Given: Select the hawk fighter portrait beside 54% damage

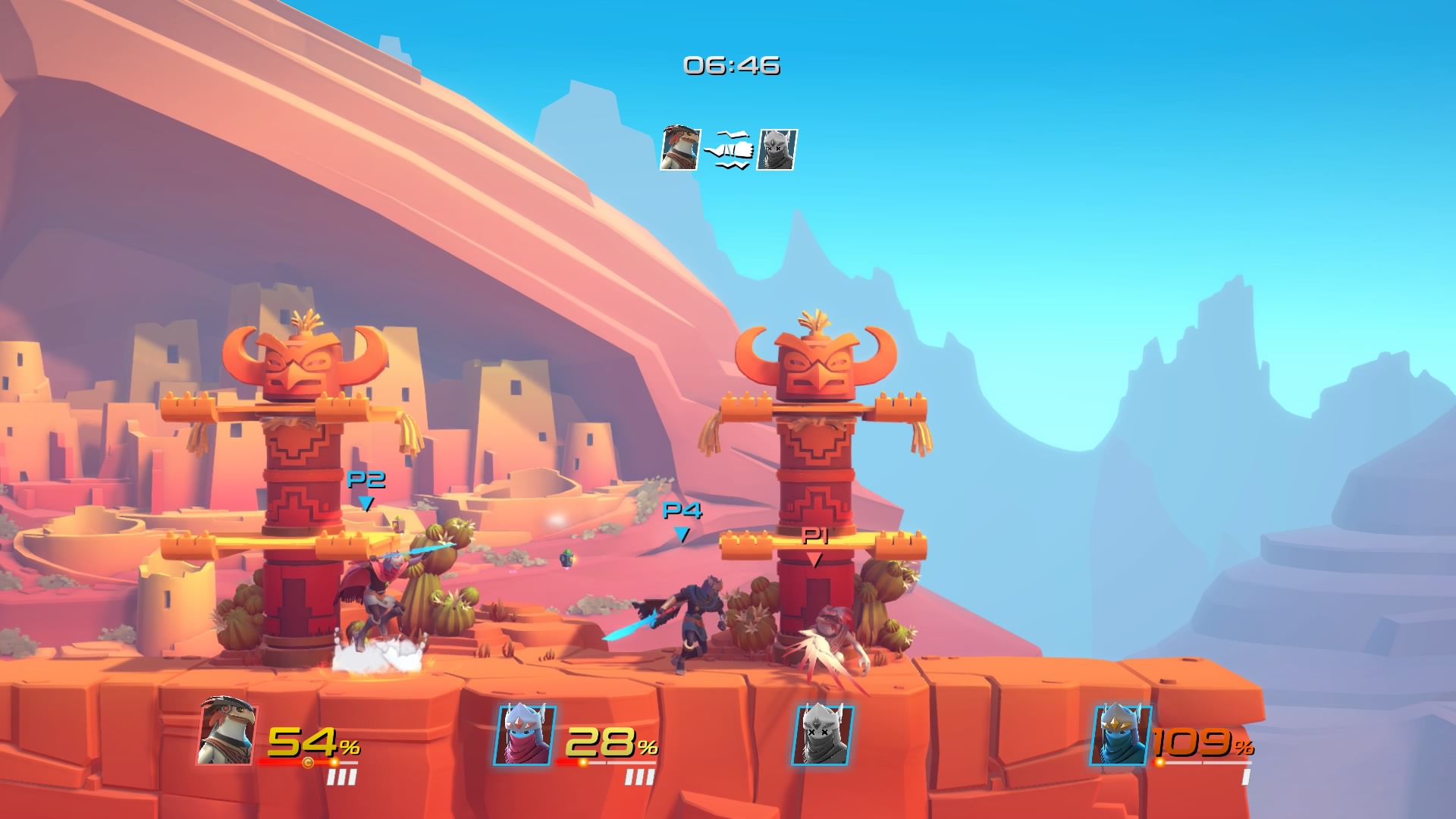Looking at the screenshot, I should coord(227,733).
